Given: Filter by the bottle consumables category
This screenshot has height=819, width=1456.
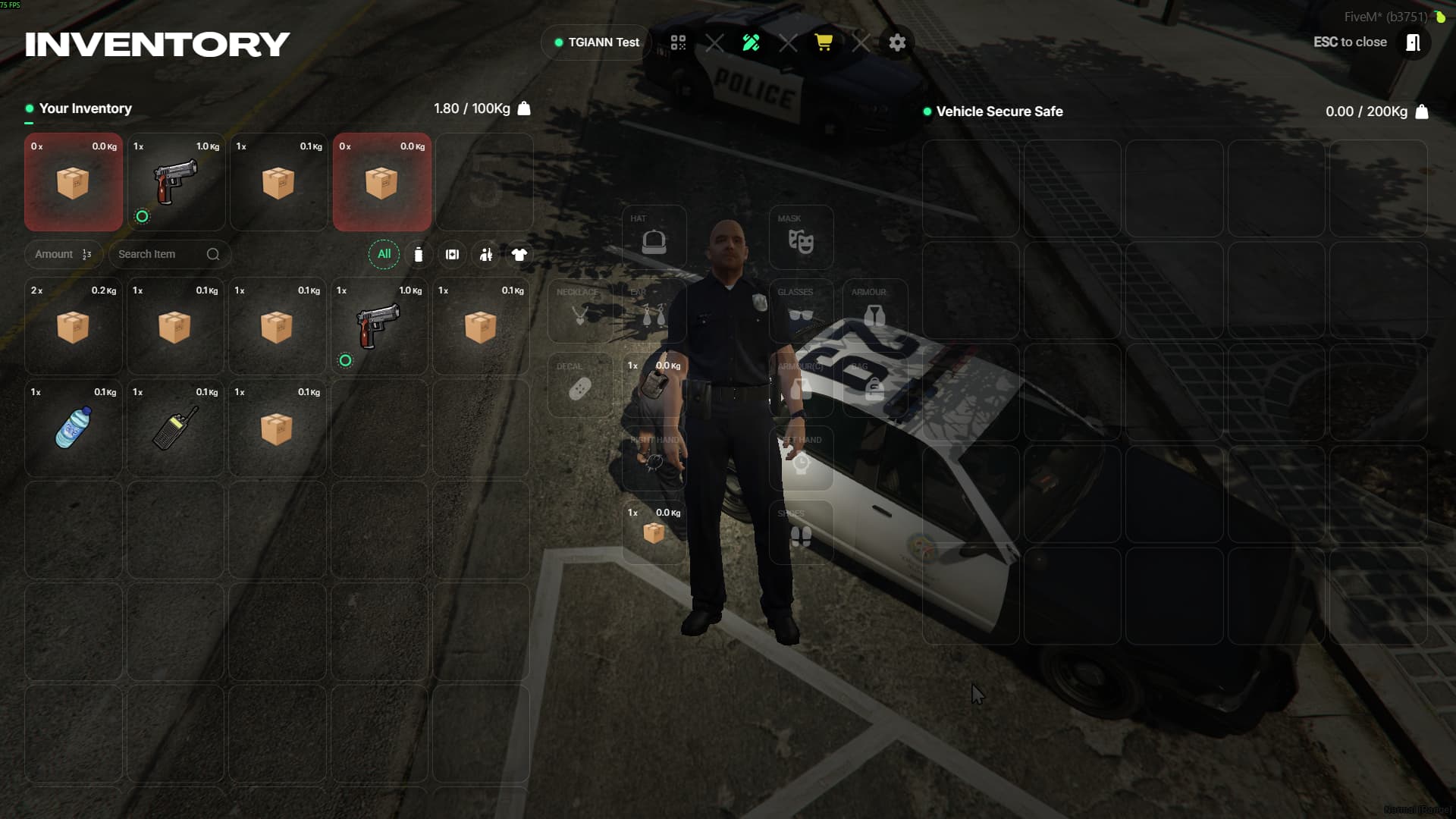Looking at the screenshot, I should click(x=419, y=255).
